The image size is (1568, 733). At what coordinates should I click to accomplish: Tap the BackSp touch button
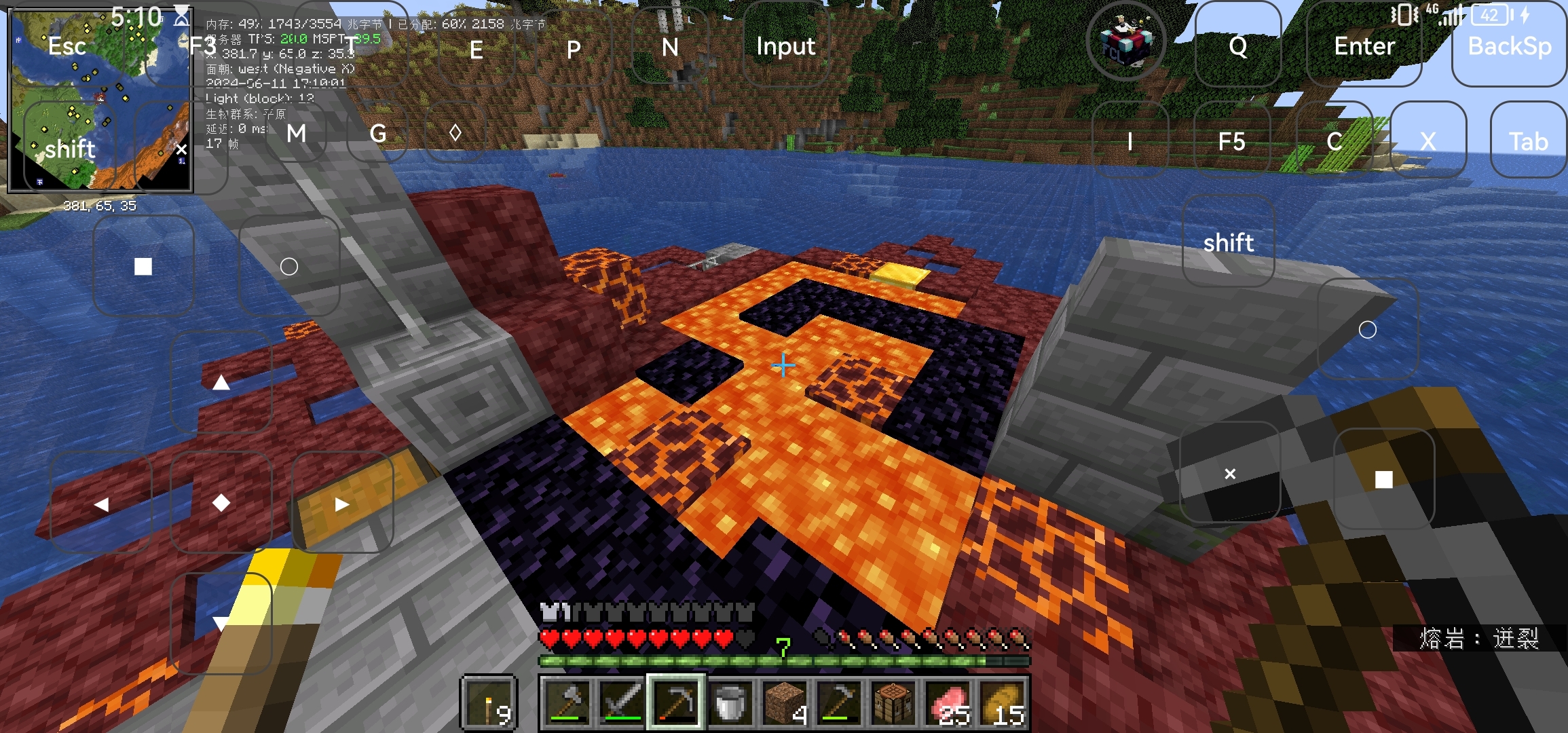pyautogui.click(x=1510, y=46)
